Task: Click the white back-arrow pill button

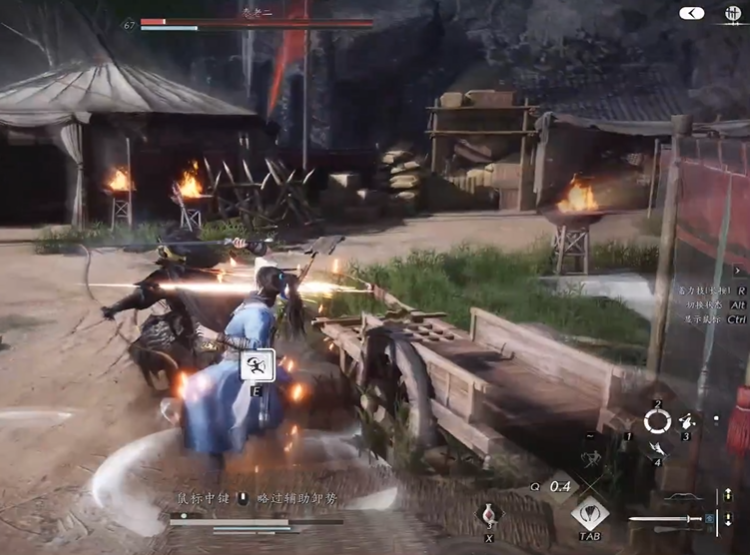Action: (x=692, y=13)
